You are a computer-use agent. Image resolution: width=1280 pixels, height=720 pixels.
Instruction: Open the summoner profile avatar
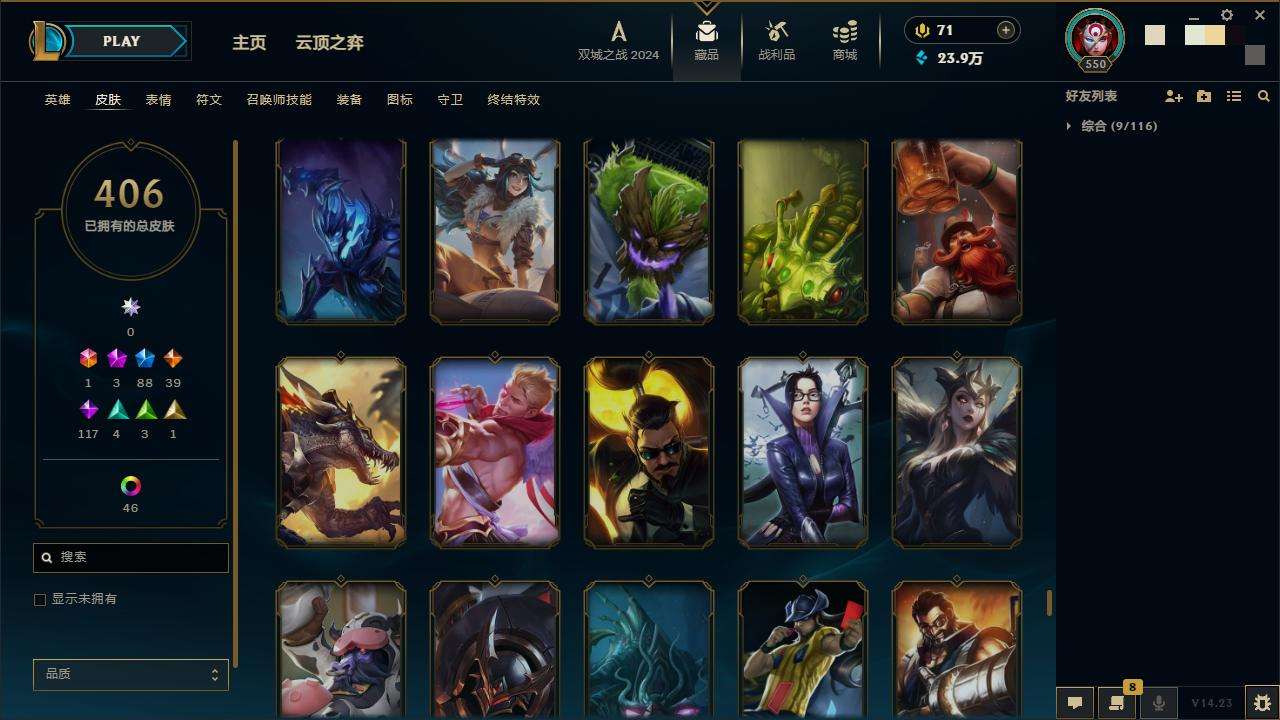click(1095, 37)
